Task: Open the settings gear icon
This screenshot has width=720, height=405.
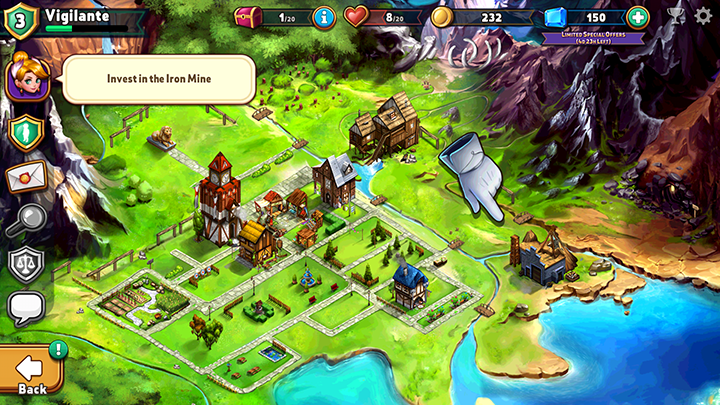Action: (703, 16)
